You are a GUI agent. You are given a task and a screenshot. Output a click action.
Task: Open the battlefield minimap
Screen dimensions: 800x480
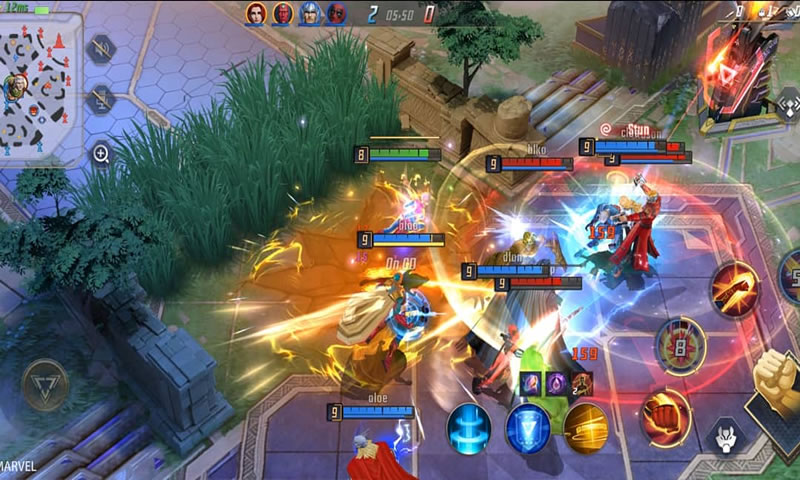[x=42, y=87]
